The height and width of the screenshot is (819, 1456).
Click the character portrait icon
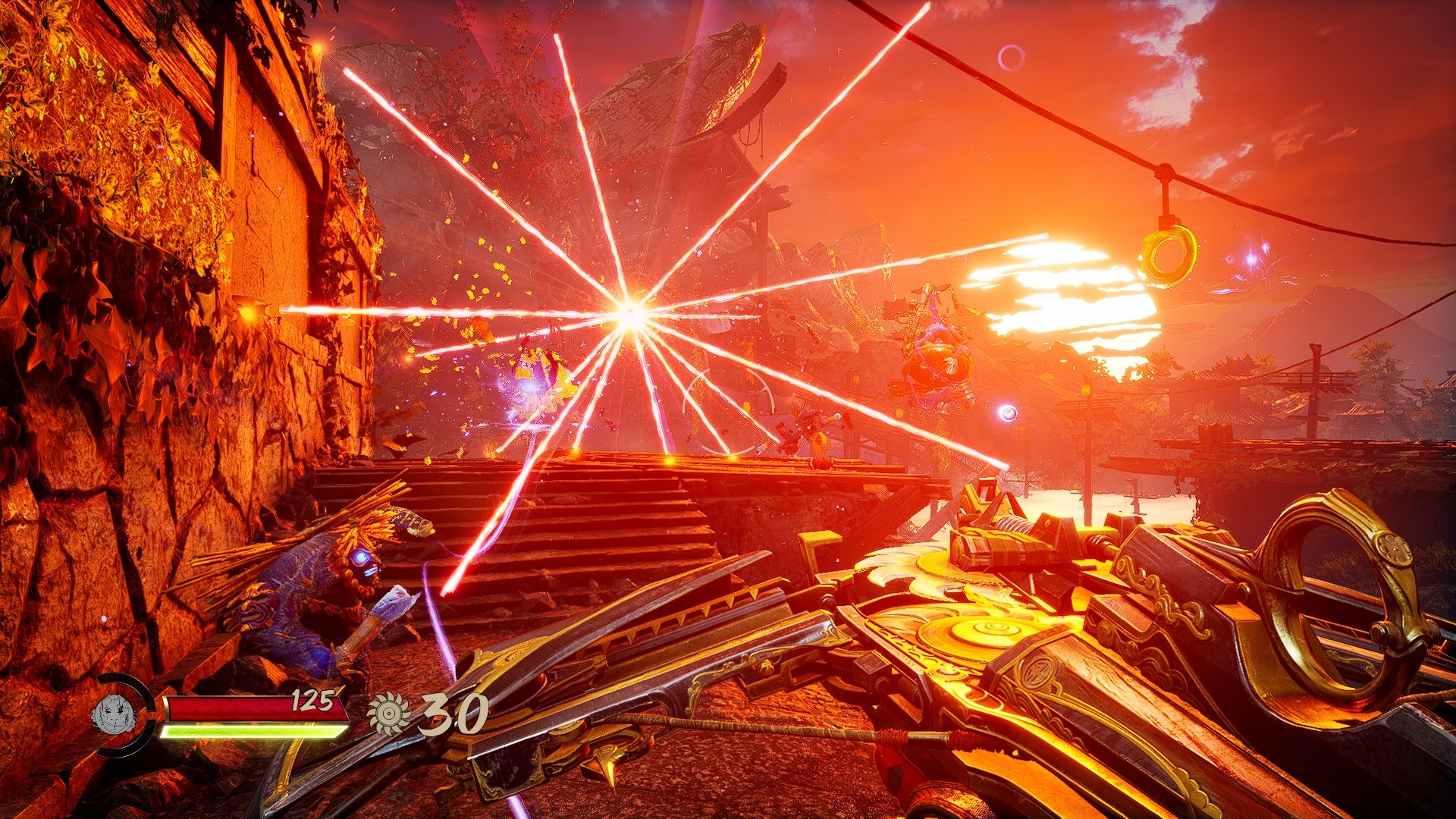coord(114,714)
